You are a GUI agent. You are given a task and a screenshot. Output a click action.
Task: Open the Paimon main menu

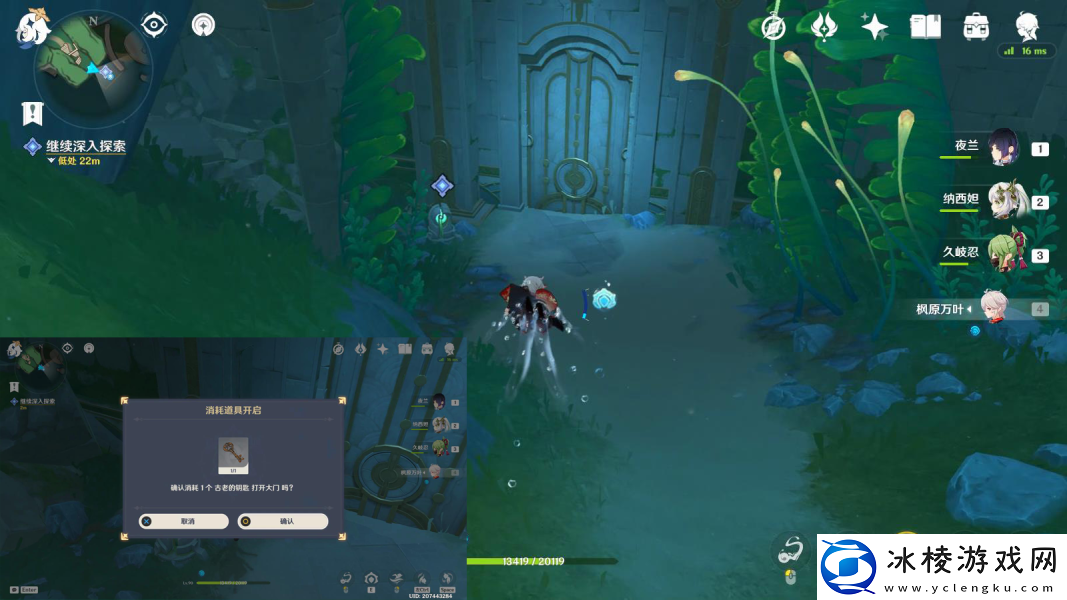click(32, 27)
